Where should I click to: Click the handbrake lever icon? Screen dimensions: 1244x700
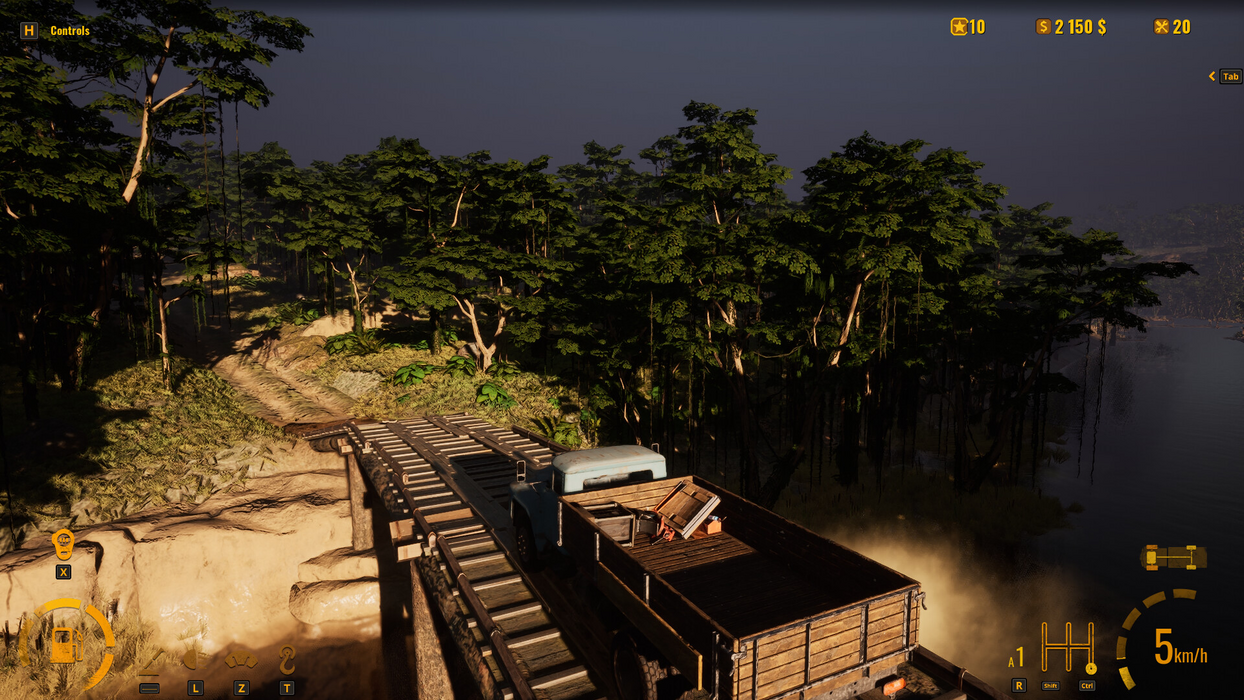(151, 660)
